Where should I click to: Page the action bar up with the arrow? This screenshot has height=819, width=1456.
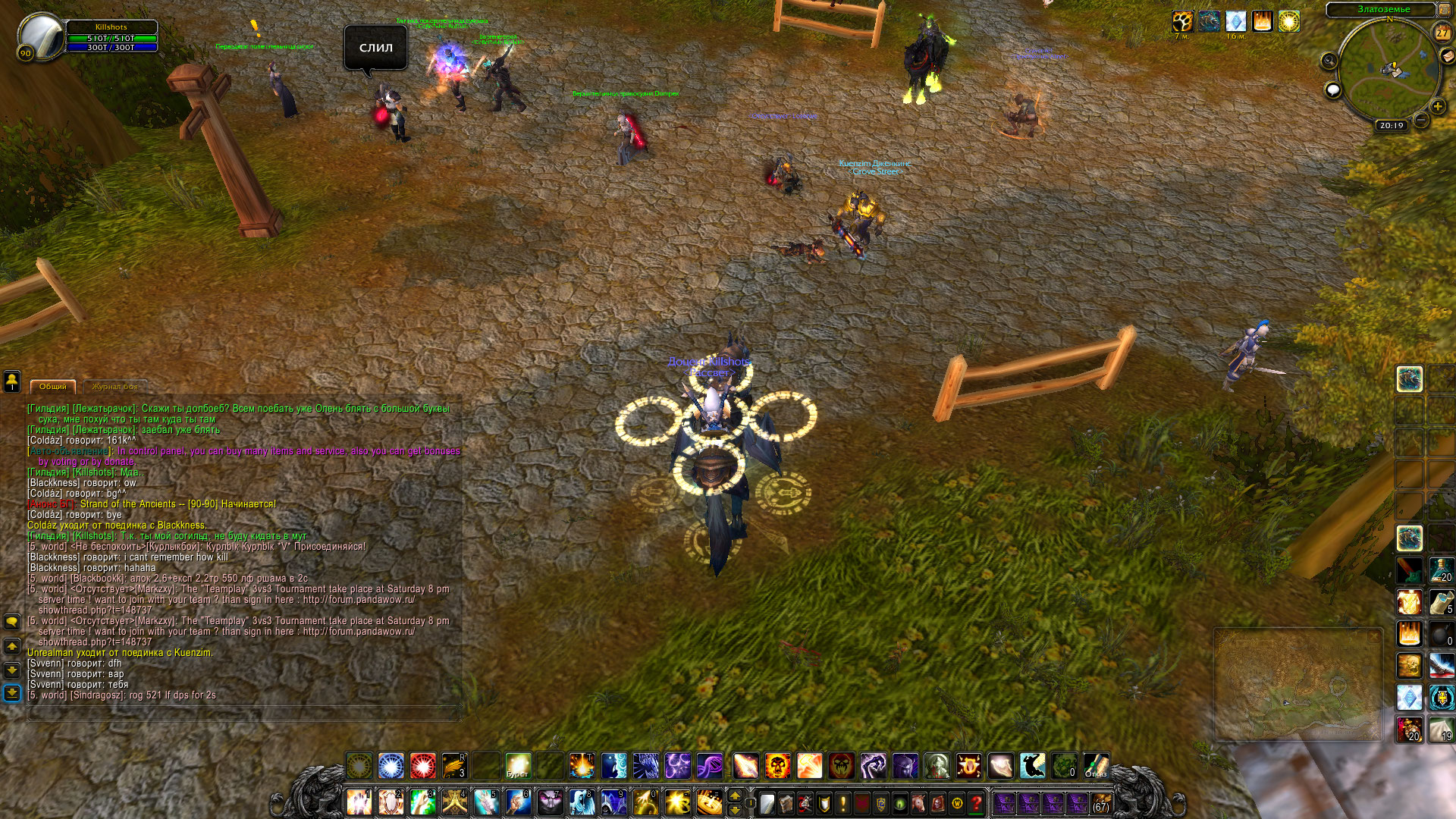pos(734,795)
